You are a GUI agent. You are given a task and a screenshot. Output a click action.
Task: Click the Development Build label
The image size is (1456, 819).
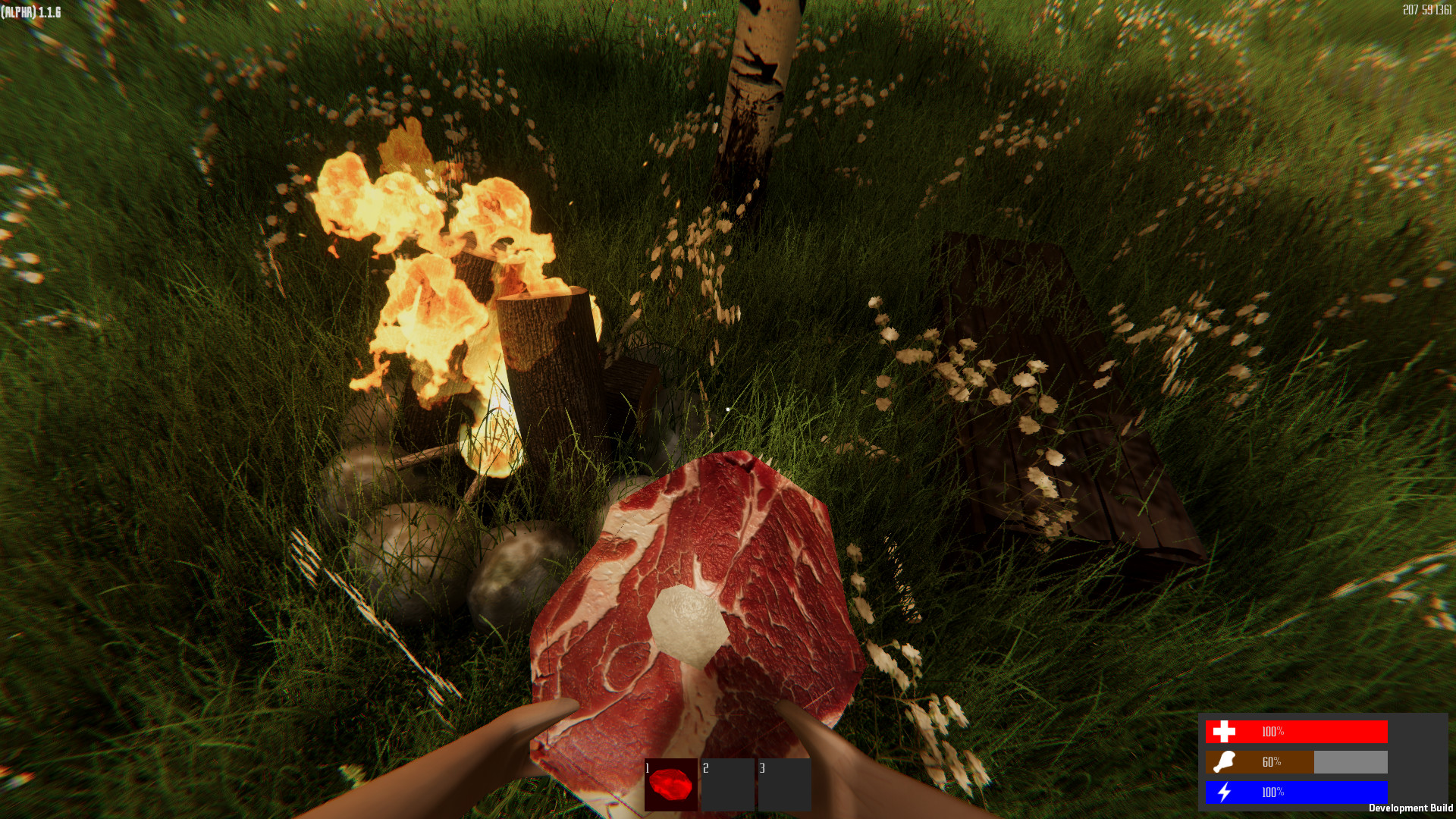pyautogui.click(x=1410, y=808)
